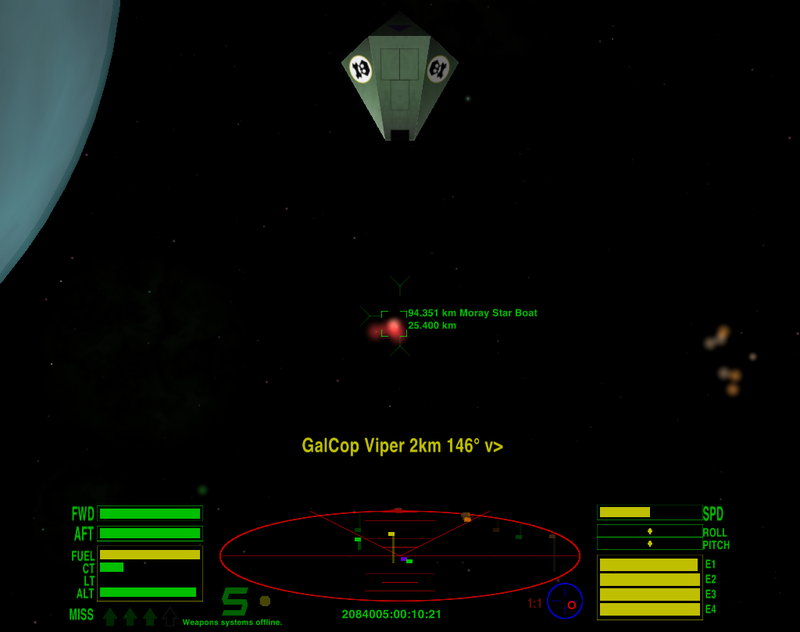Select the empty outlined missile pylon
The width and height of the screenshot is (800, 632).
tap(170, 616)
